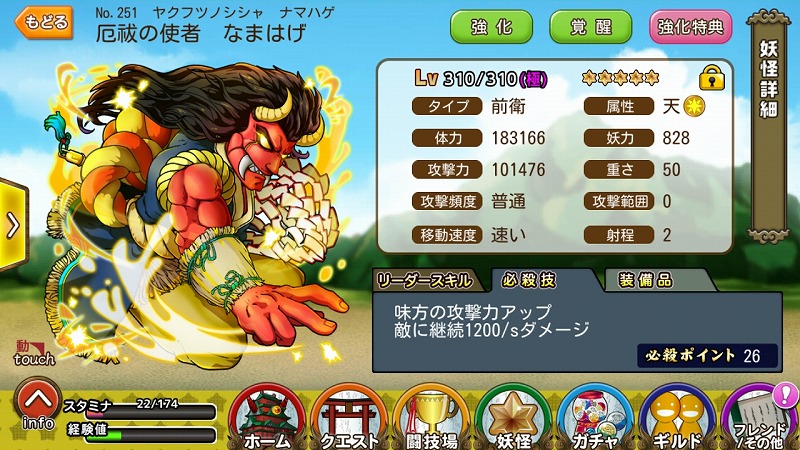Open the ギルド guild menu
This screenshot has height=450, width=800.
(677, 416)
